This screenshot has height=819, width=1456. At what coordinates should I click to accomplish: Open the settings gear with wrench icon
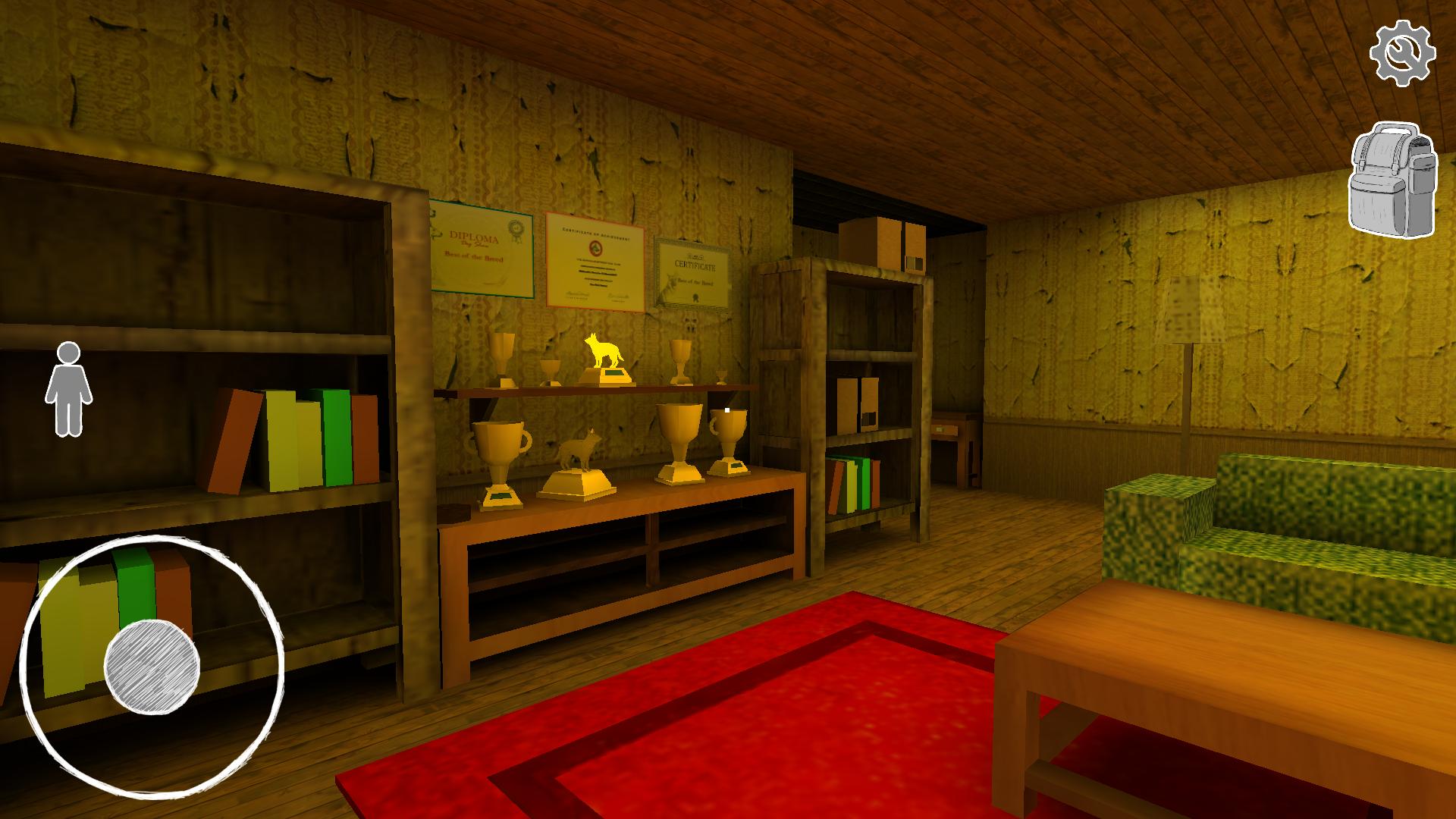pyautogui.click(x=1404, y=51)
